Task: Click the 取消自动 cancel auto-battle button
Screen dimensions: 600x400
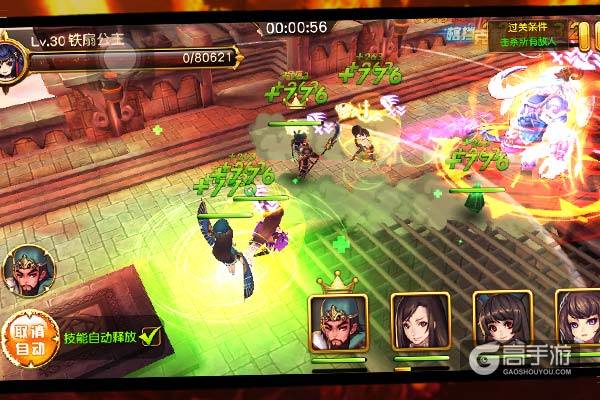Action: [x=26, y=339]
